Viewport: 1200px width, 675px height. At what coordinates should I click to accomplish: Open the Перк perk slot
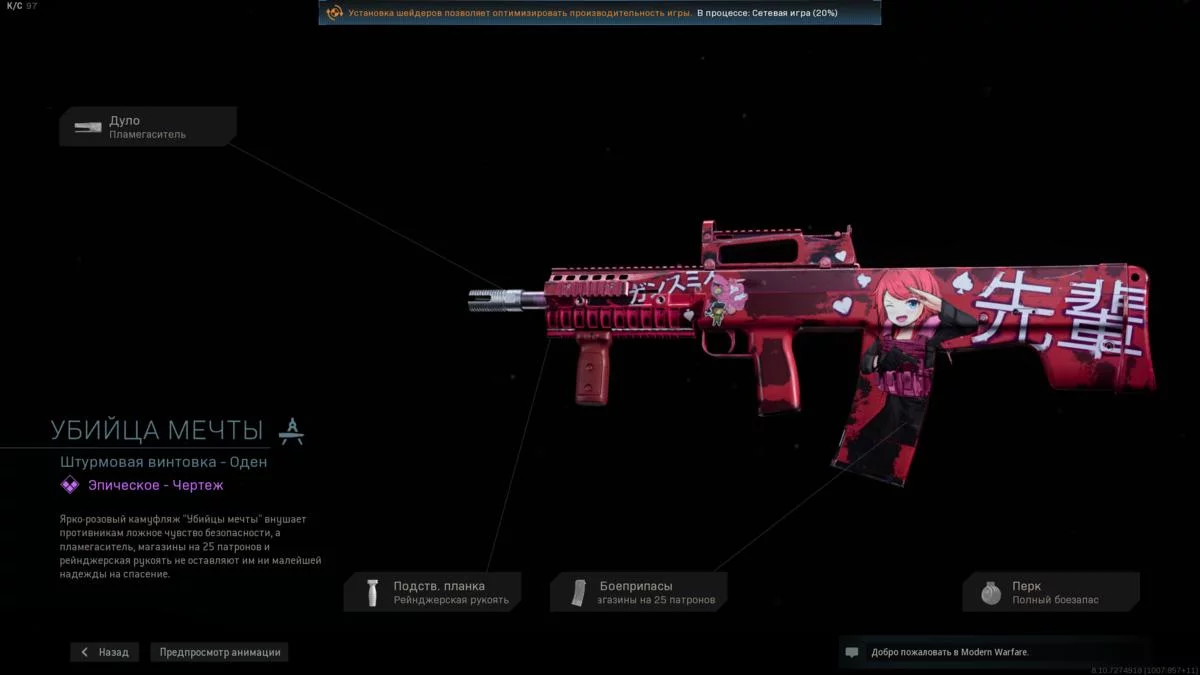pos(1051,592)
